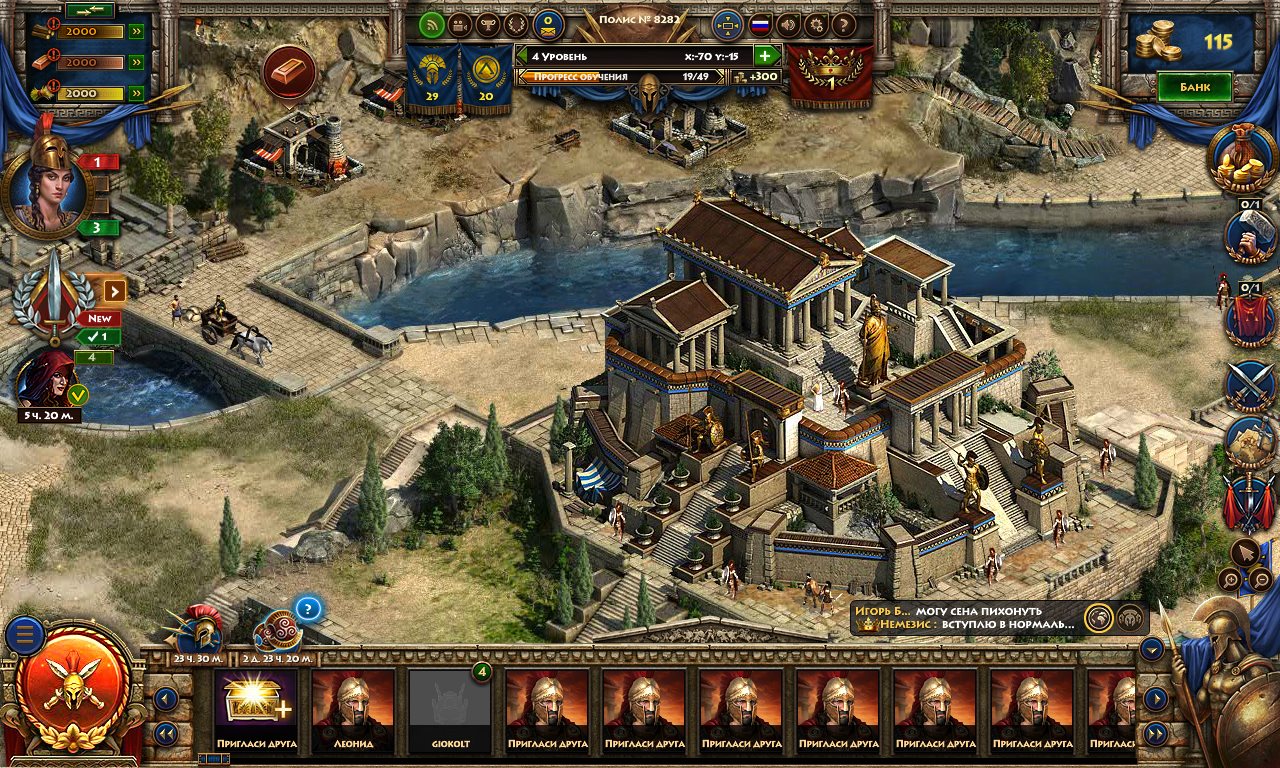
Task: Open the red crown ranking banner
Action: click(830, 75)
